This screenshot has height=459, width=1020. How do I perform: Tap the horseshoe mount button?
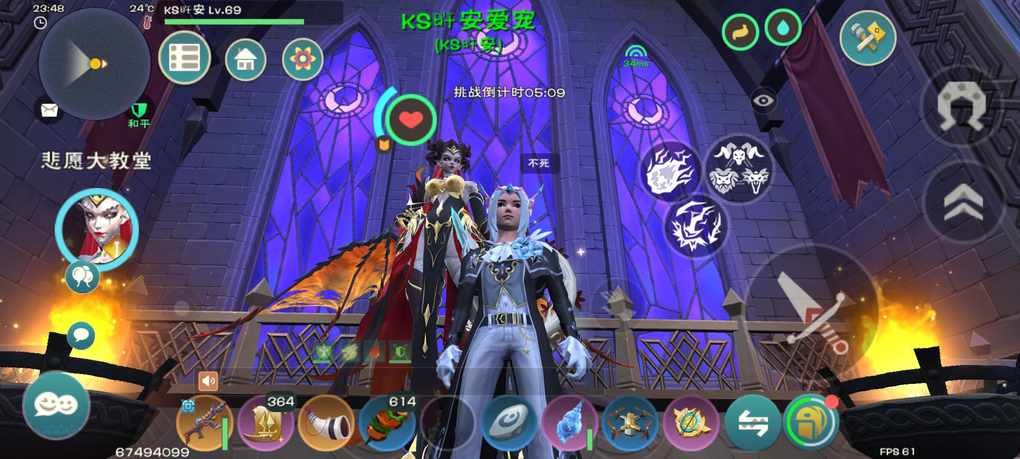961,104
